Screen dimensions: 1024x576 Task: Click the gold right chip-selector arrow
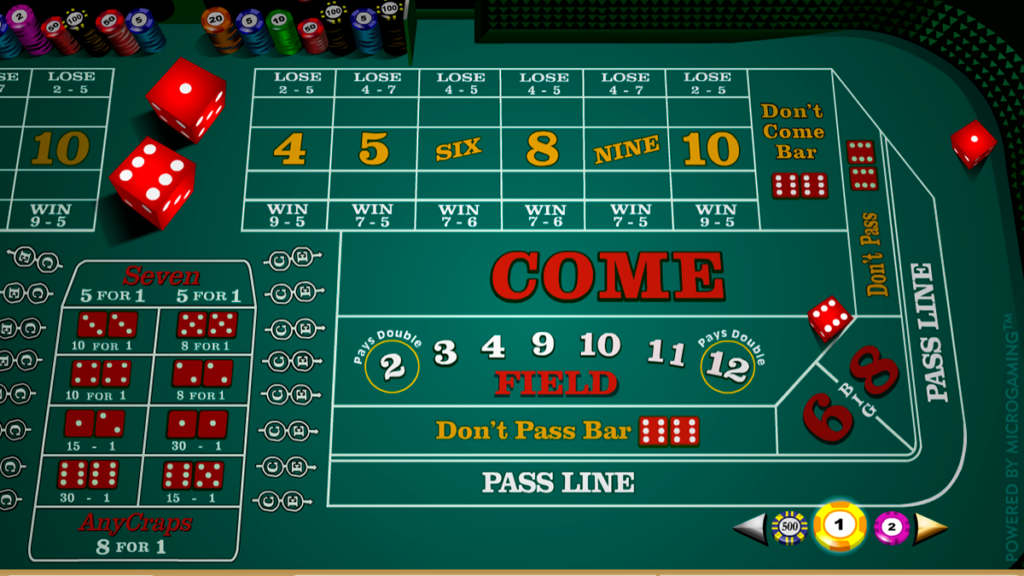[931, 527]
